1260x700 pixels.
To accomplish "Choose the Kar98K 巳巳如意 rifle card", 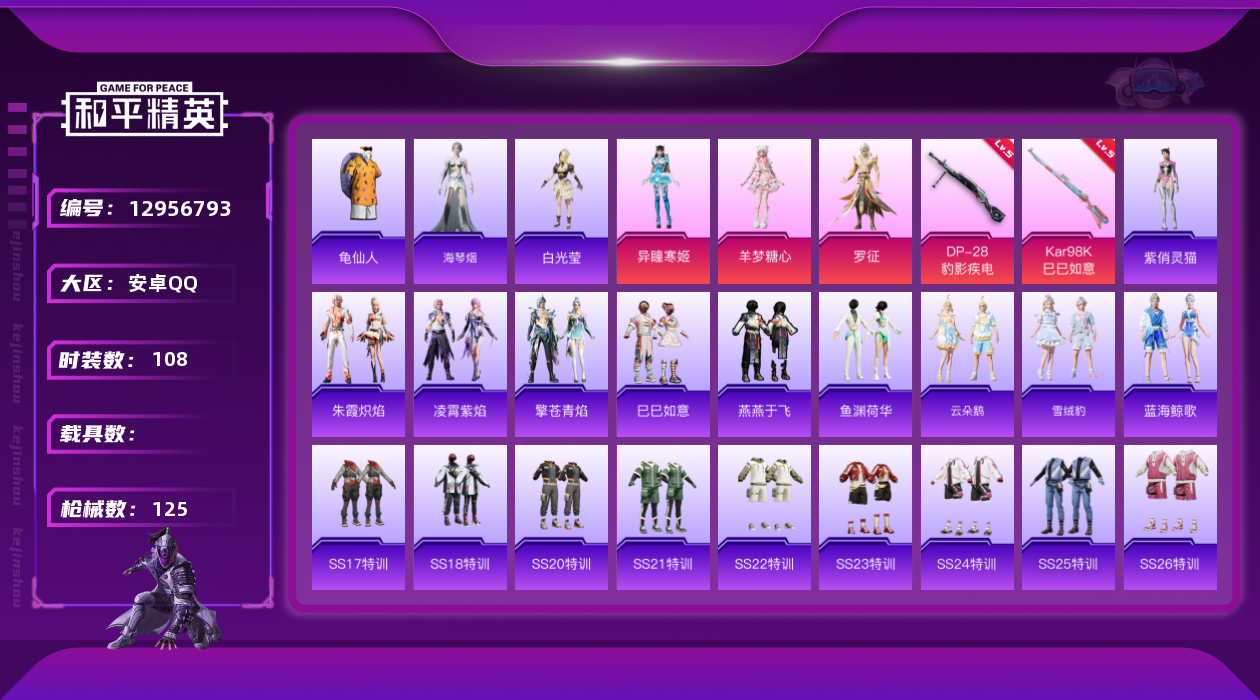I will coord(1068,210).
